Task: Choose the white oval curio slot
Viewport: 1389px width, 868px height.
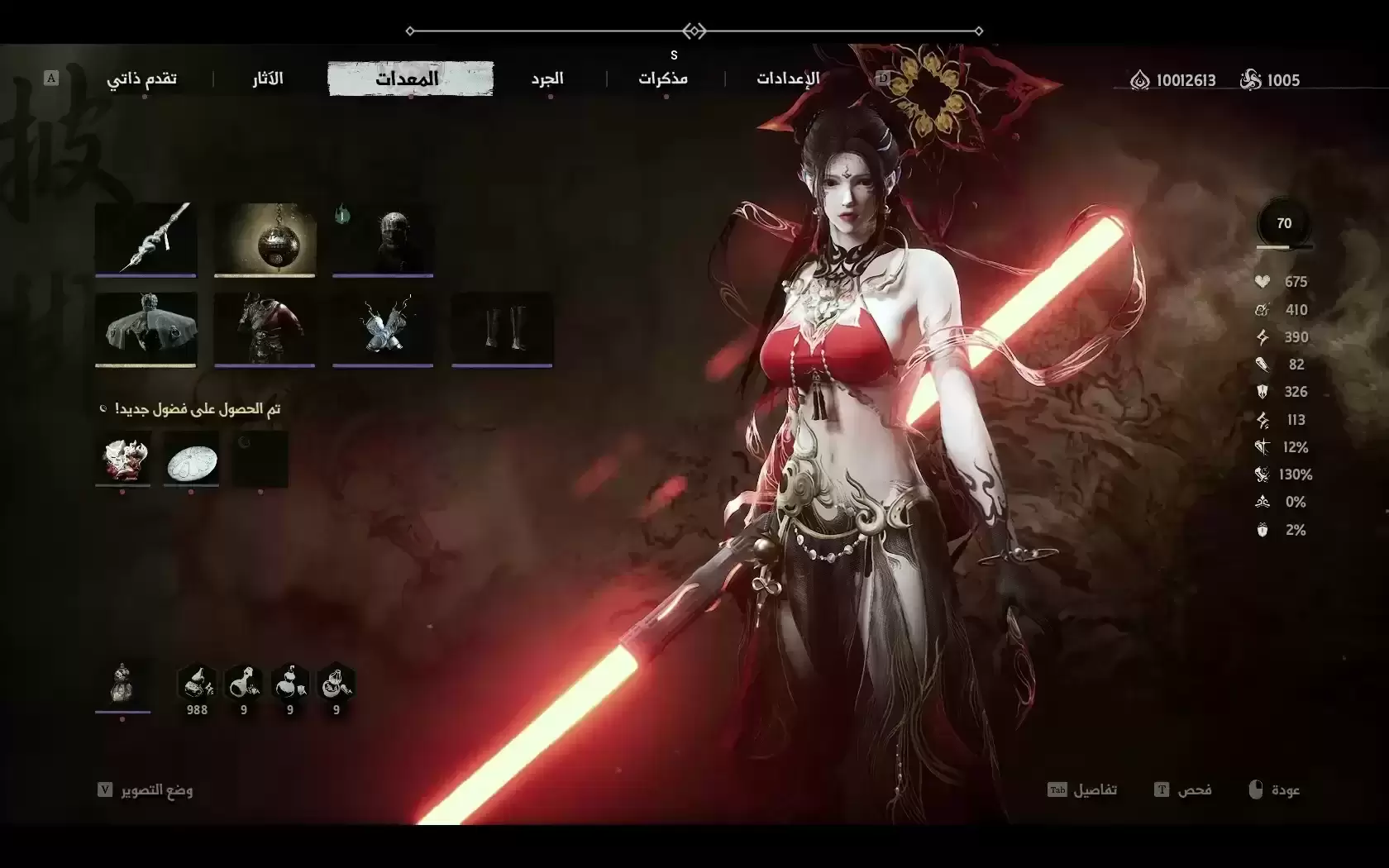Action: [x=191, y=458]
